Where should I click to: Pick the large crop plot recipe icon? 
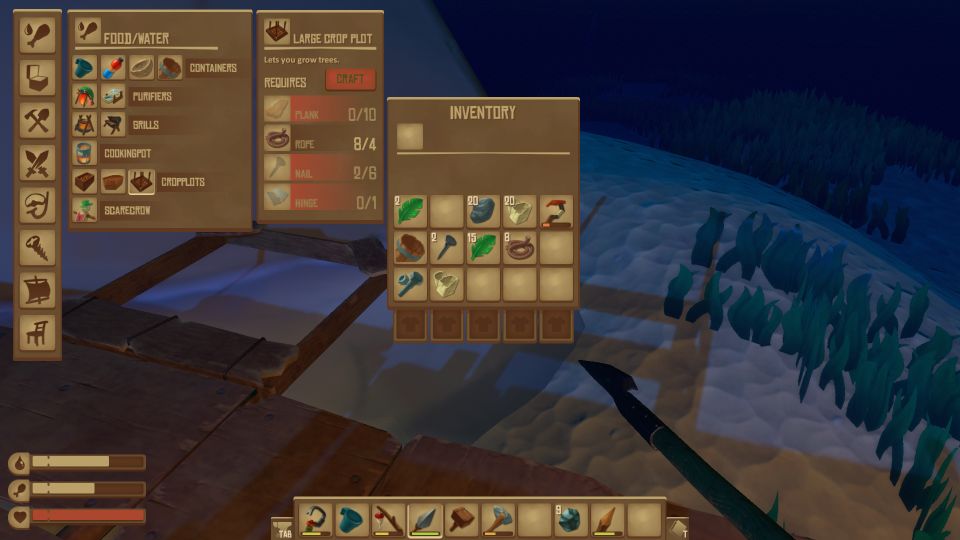pos(141,182)
